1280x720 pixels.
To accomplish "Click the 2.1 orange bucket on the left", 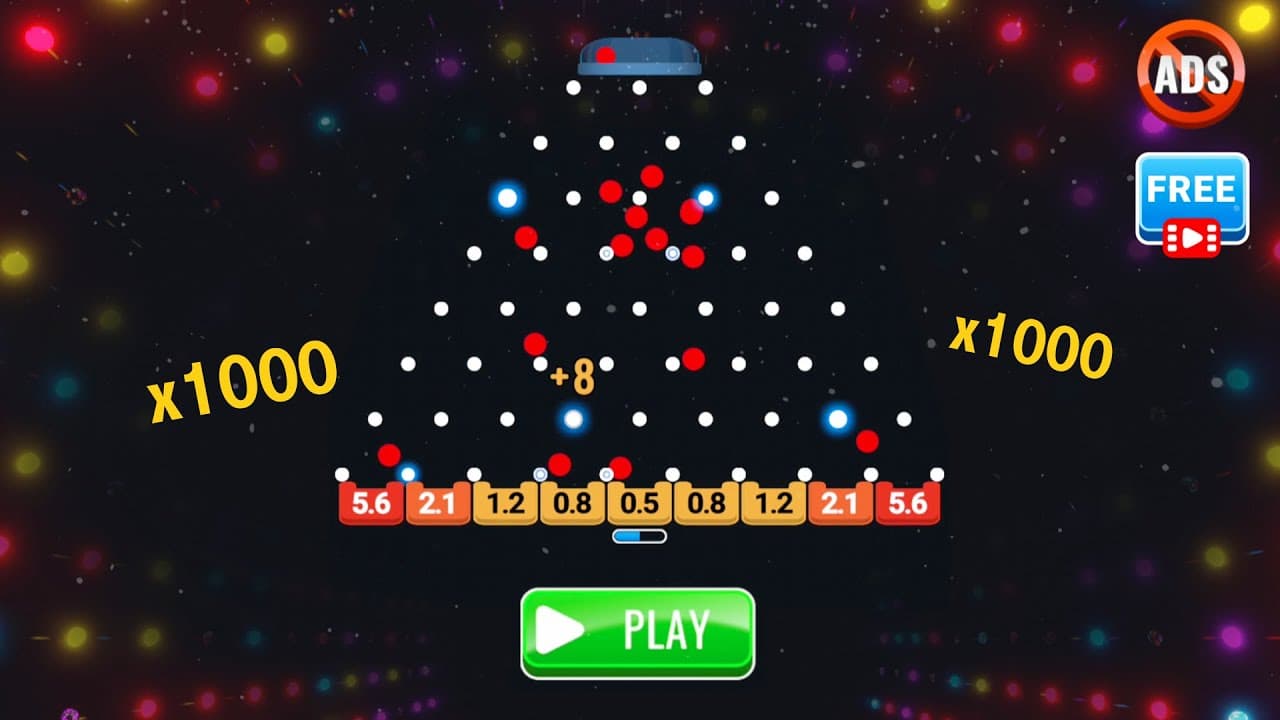I will point(437,500).
